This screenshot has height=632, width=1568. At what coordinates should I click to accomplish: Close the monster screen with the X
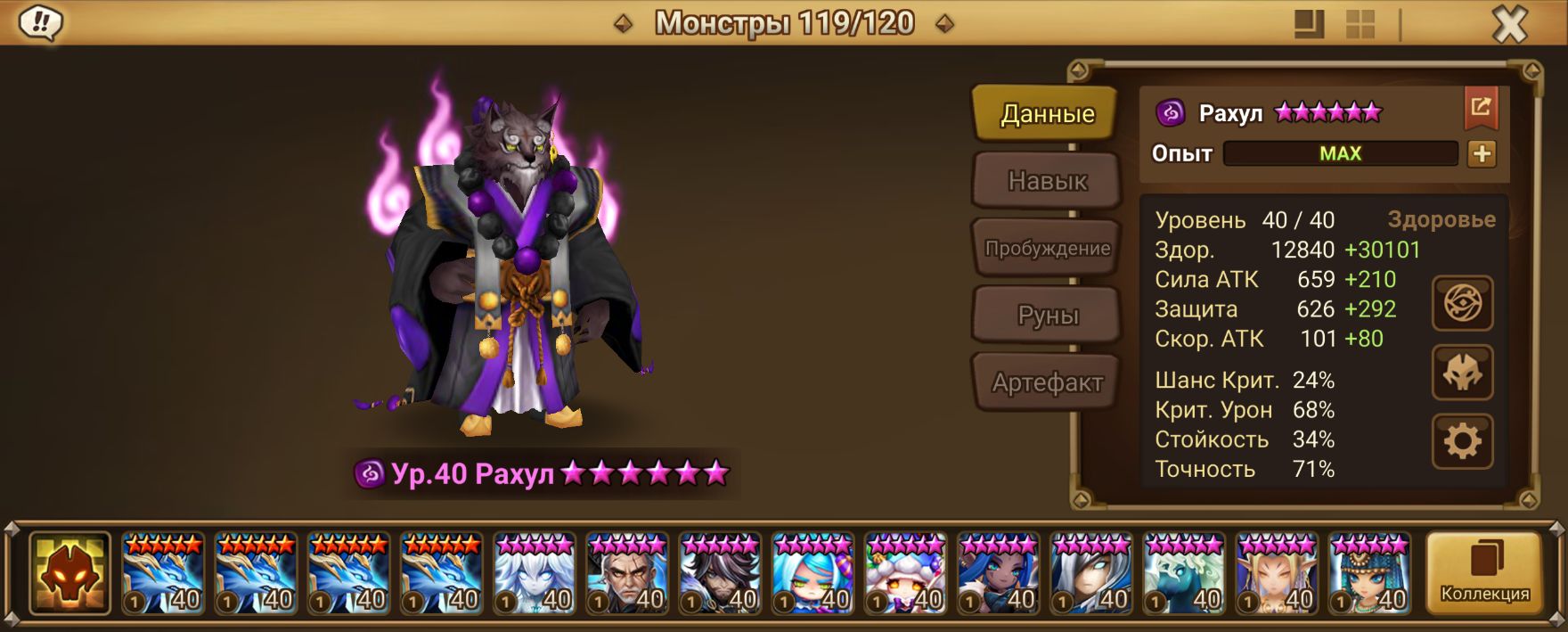[1509, 25]
